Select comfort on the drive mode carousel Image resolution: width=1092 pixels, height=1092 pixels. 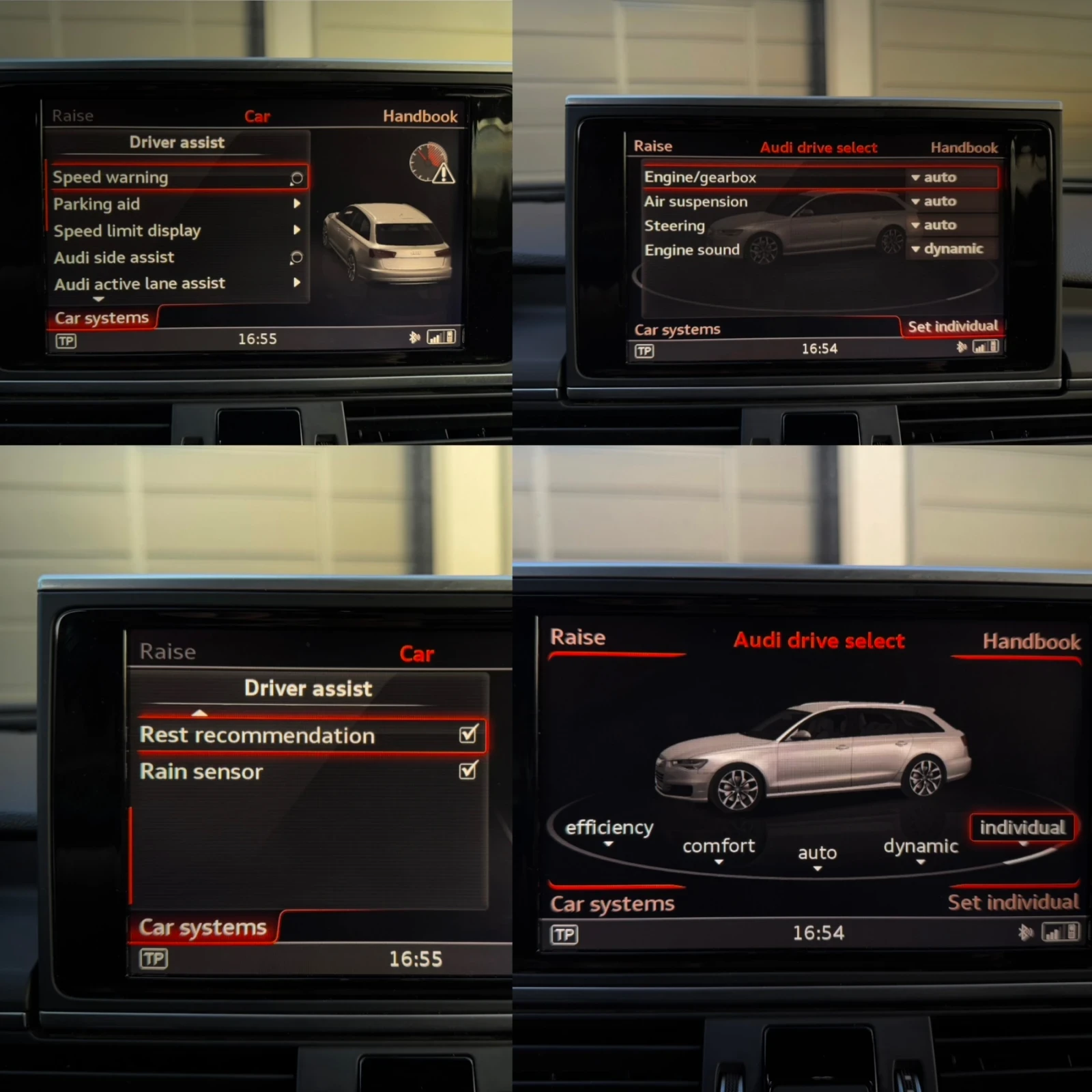718,846
